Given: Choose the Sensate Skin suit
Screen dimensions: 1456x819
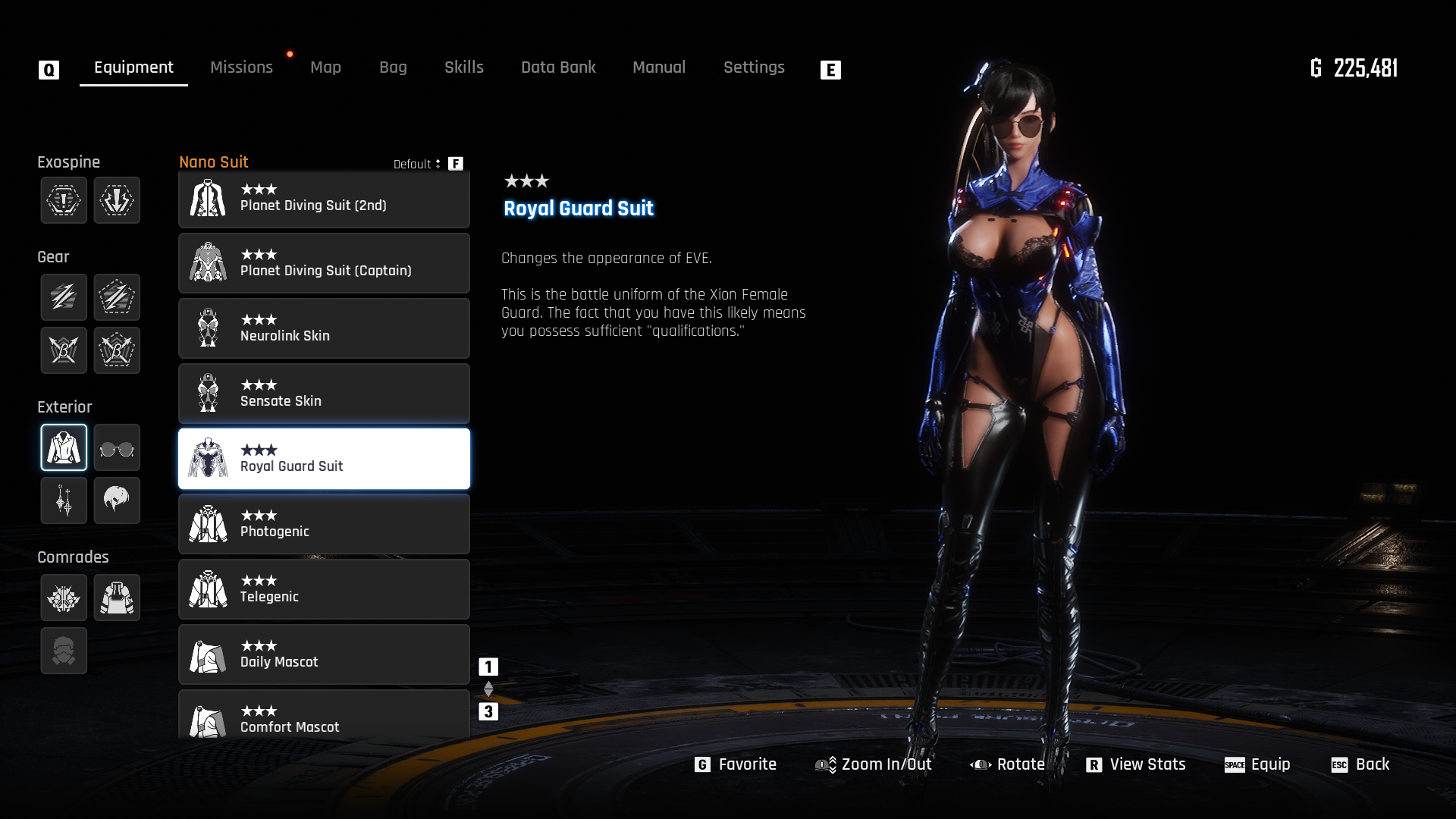Looking at the screenshot, I should pos(324,394).
